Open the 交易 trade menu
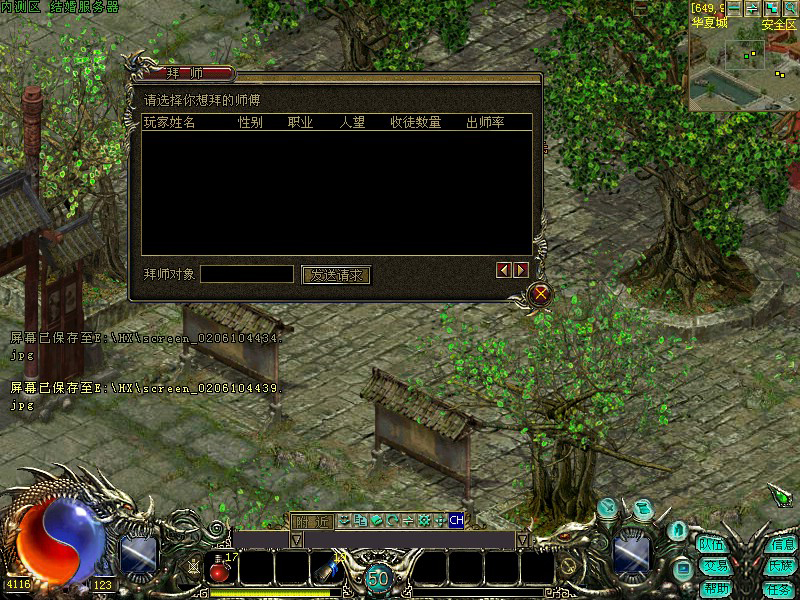 714,566
